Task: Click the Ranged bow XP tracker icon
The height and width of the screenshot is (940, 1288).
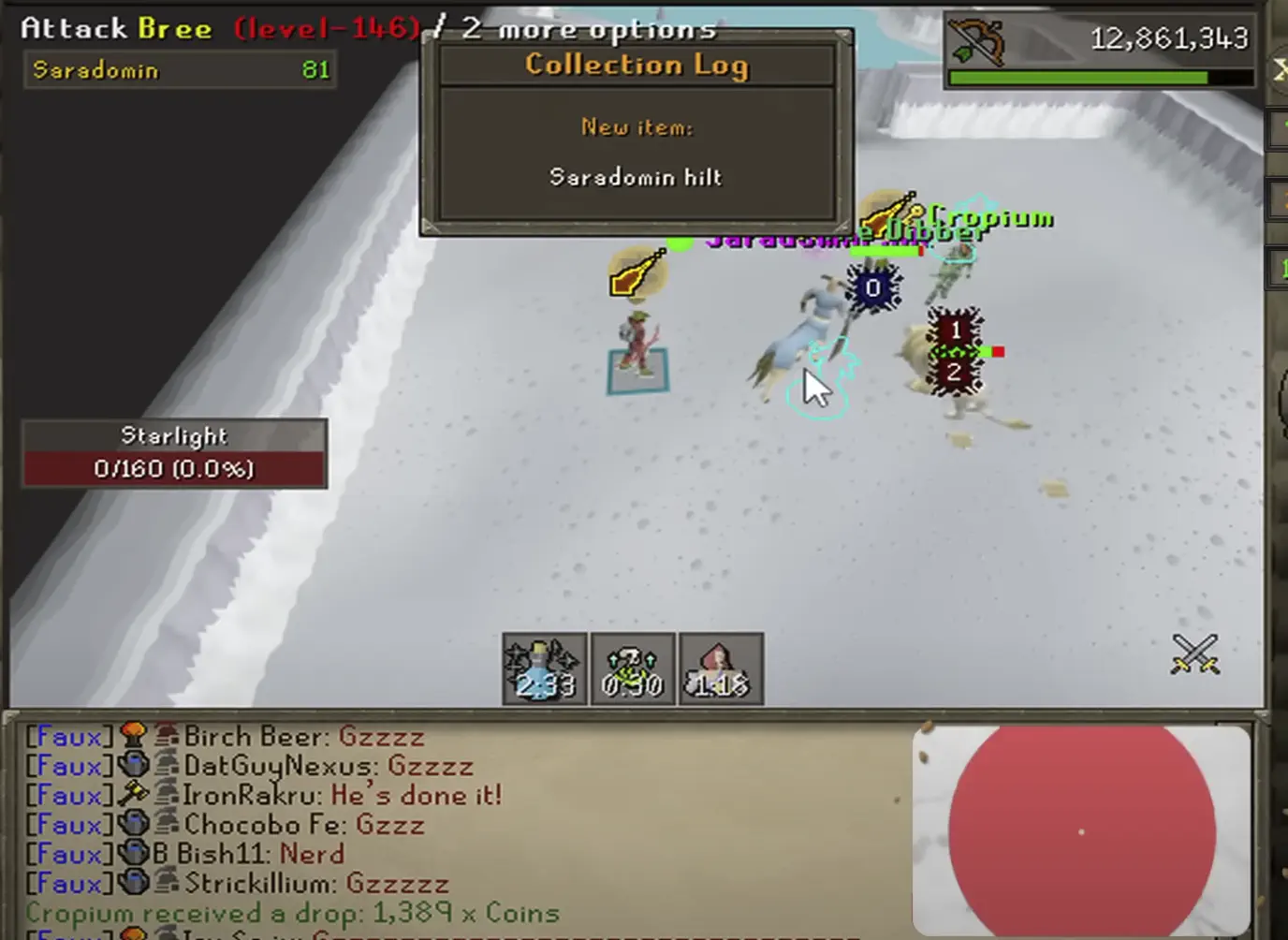Action: coord(976,41)
